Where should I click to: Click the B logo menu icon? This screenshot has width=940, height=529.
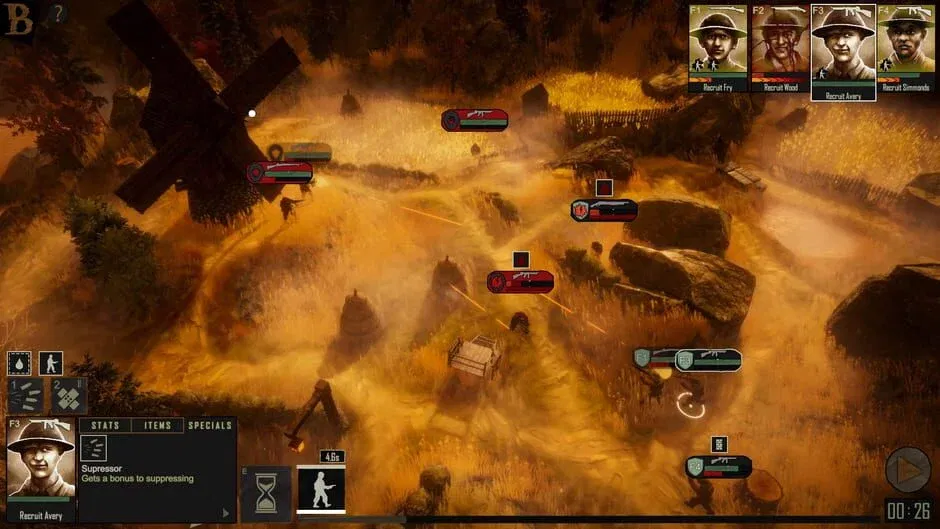(x=19, y=19)
